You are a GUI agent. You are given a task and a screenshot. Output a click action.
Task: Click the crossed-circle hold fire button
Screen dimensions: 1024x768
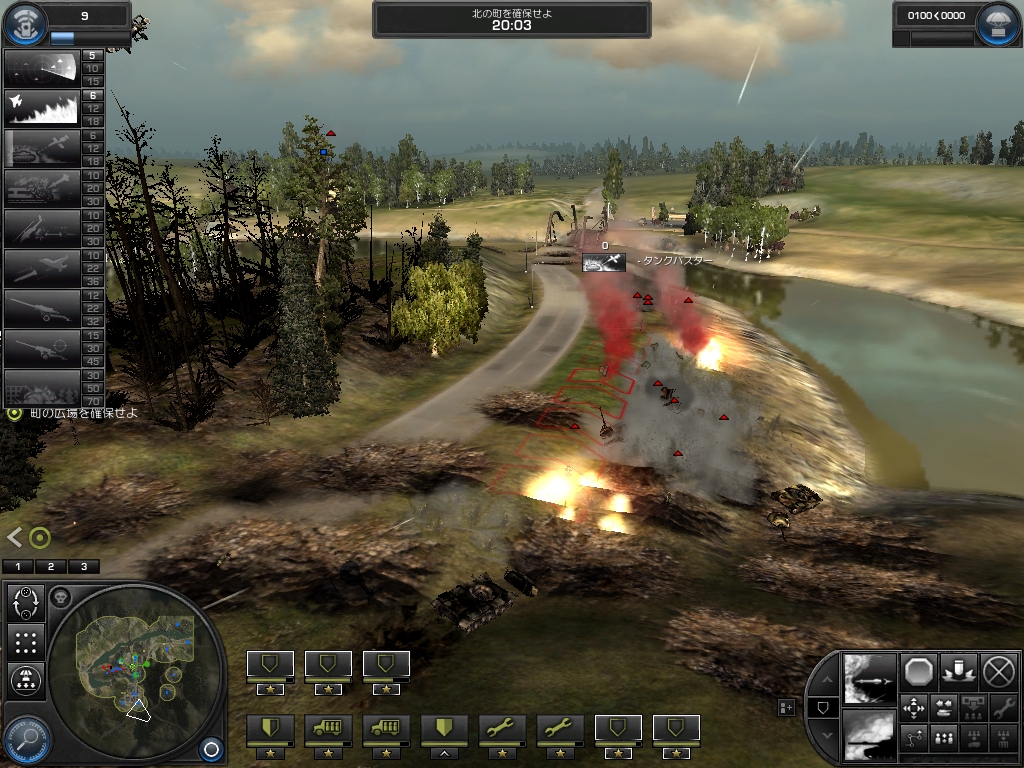point(998,670)
